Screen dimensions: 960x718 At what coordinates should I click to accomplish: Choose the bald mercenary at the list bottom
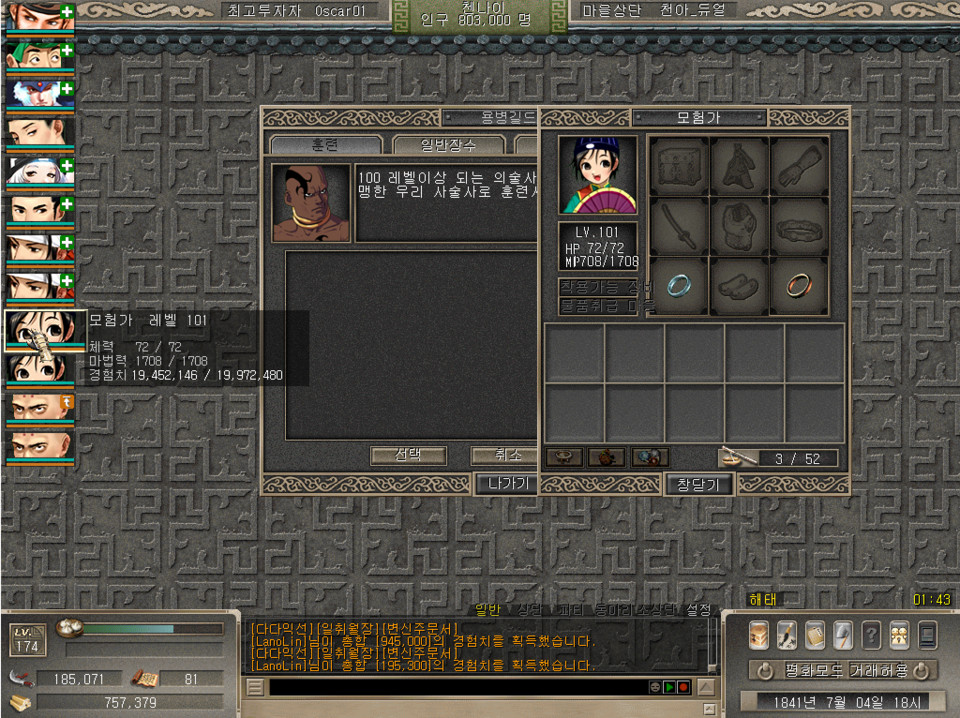click(x=38, y=446)
